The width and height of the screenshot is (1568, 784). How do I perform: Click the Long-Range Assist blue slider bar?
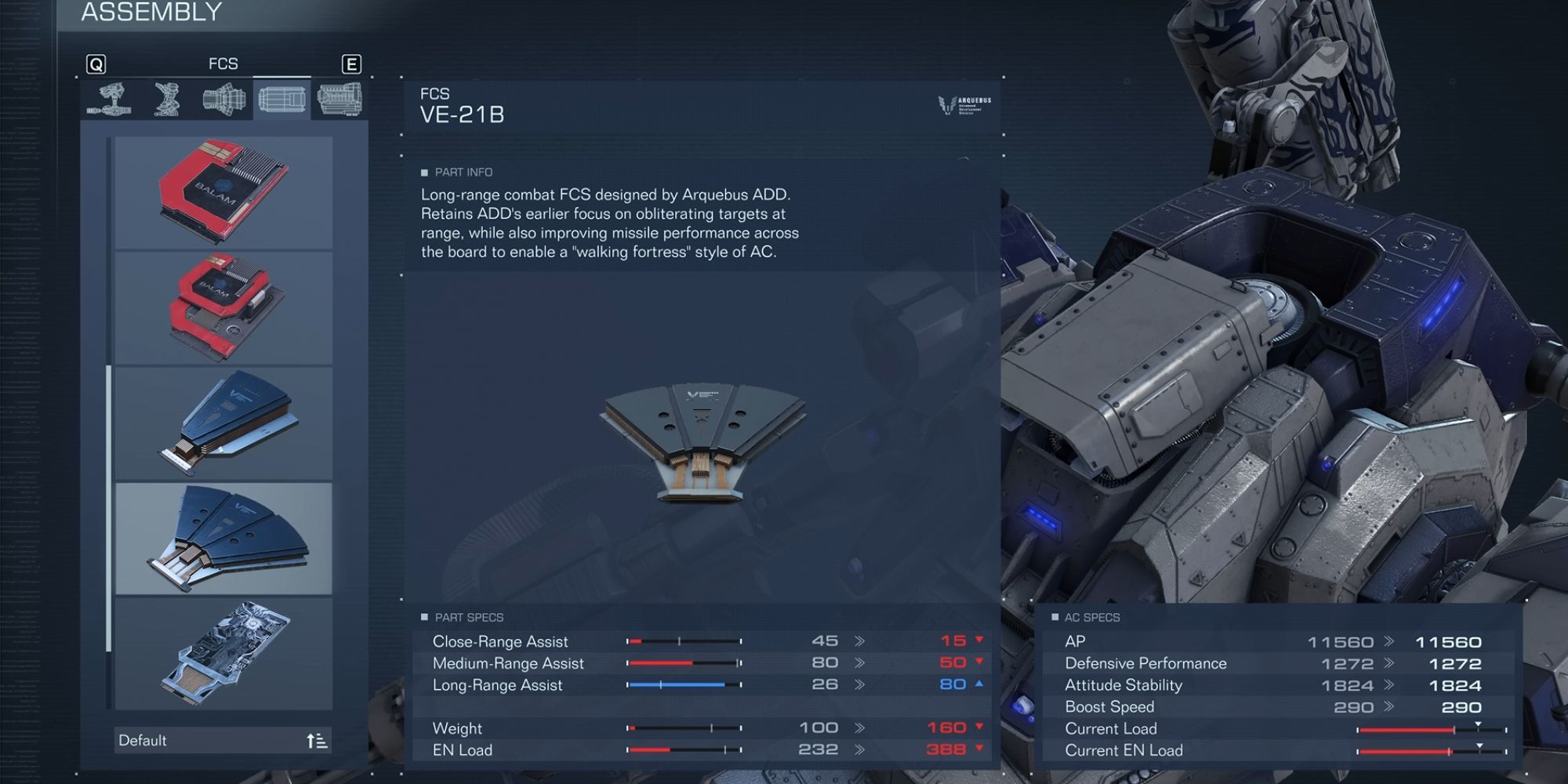tap(674, 685)
